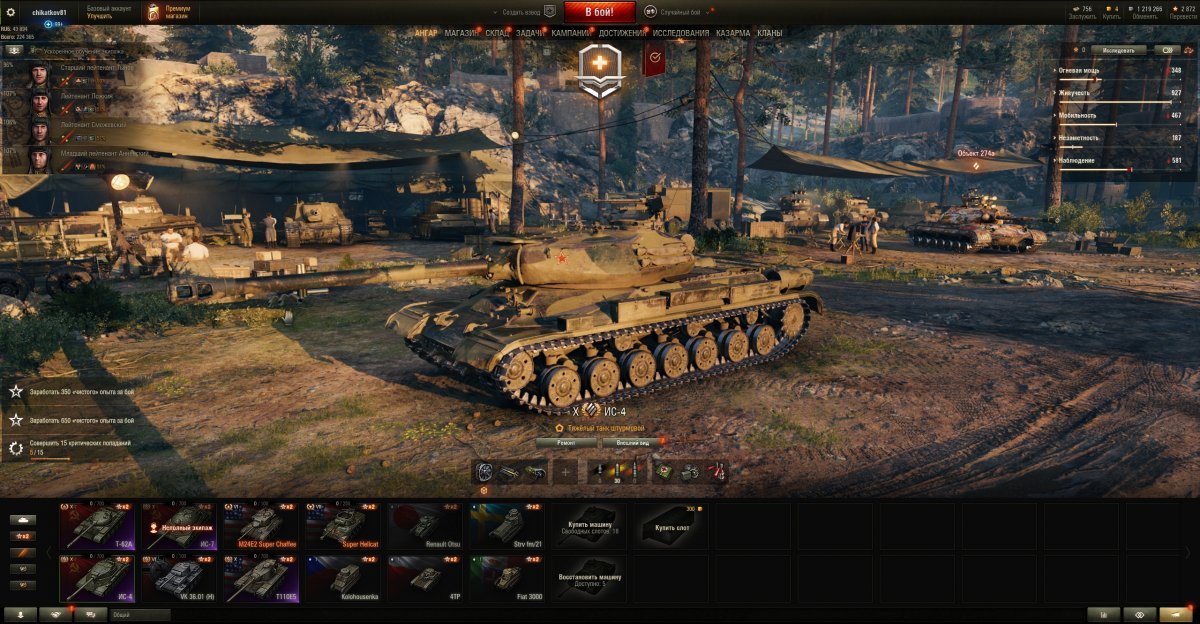Select the T110E5 tank card
This screenshot has width=1200, height=624.
(260, 579)
